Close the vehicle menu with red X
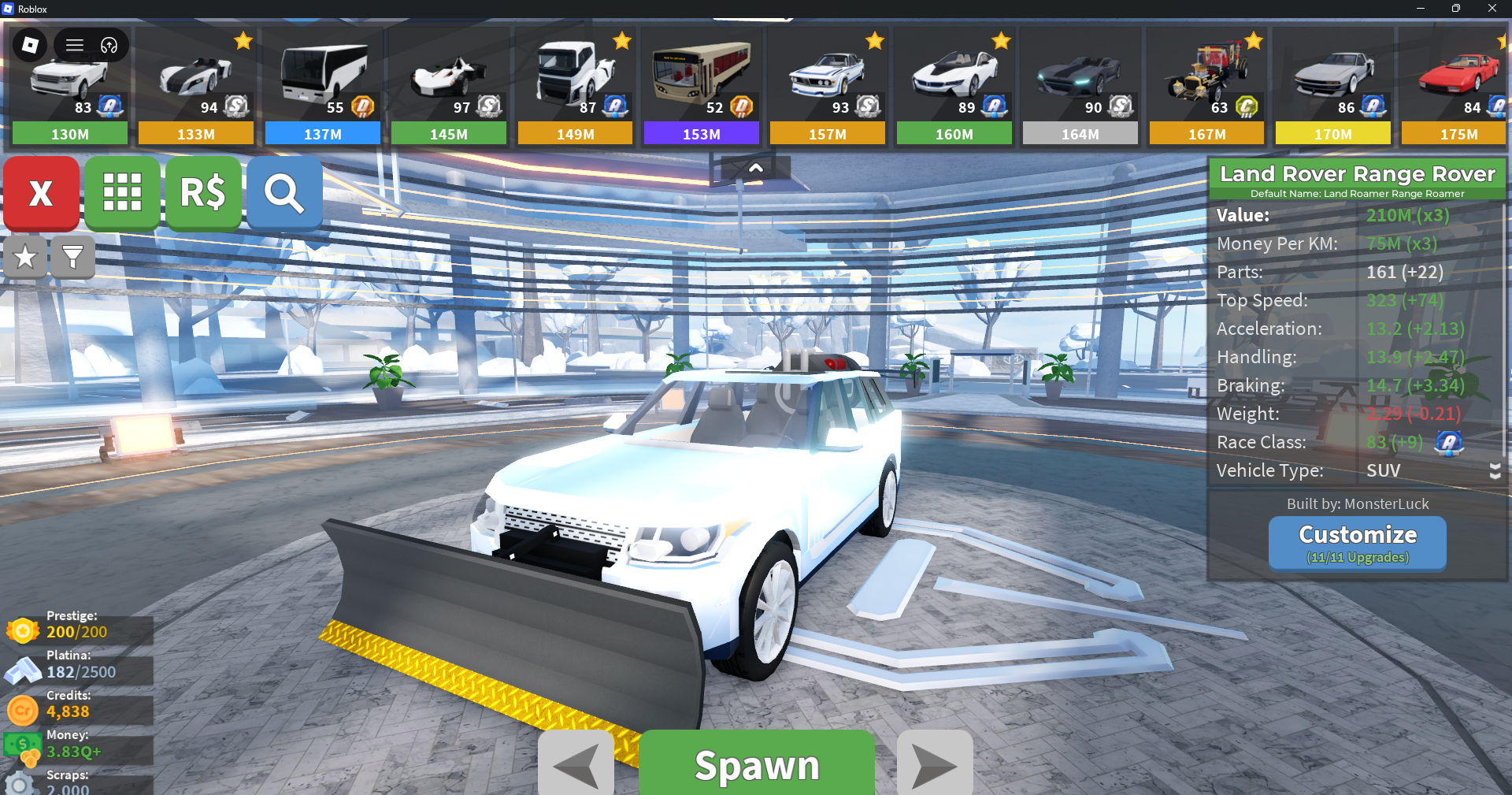The image size is (1512, 795). tap(41, 193)
